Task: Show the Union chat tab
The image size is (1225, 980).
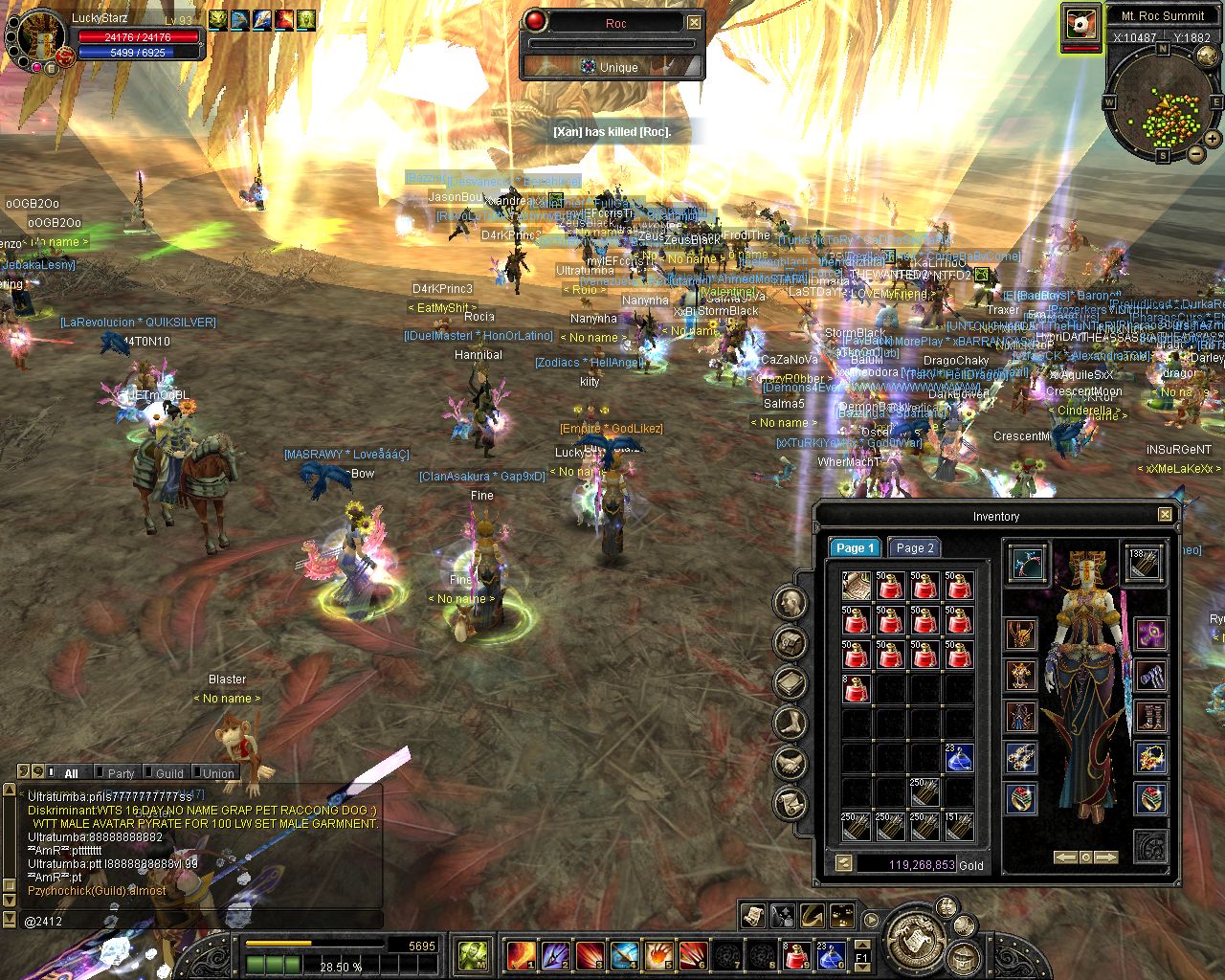Action: [x=218, y=773]
